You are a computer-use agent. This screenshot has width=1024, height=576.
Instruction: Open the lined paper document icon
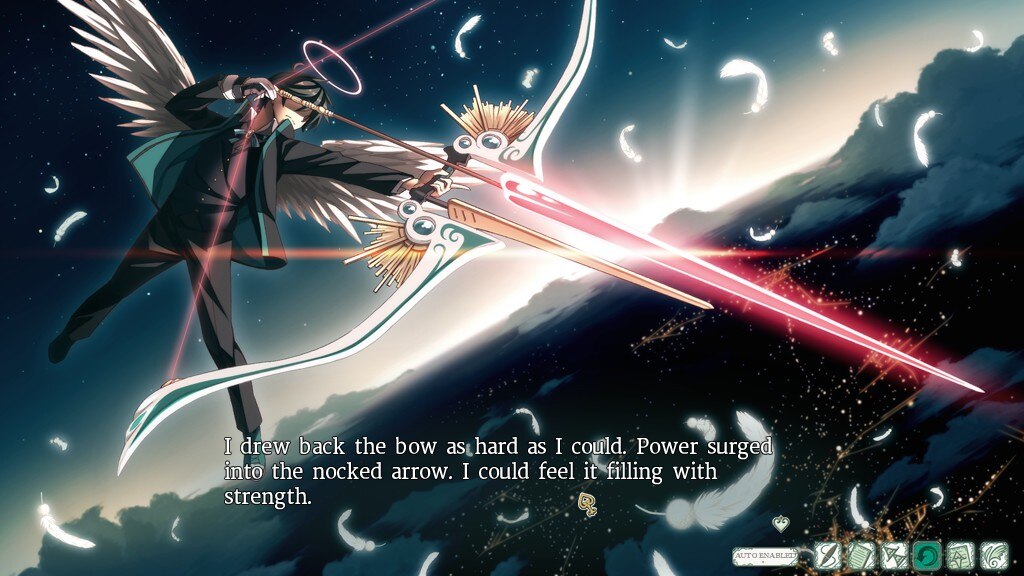[x=860, y=554]
